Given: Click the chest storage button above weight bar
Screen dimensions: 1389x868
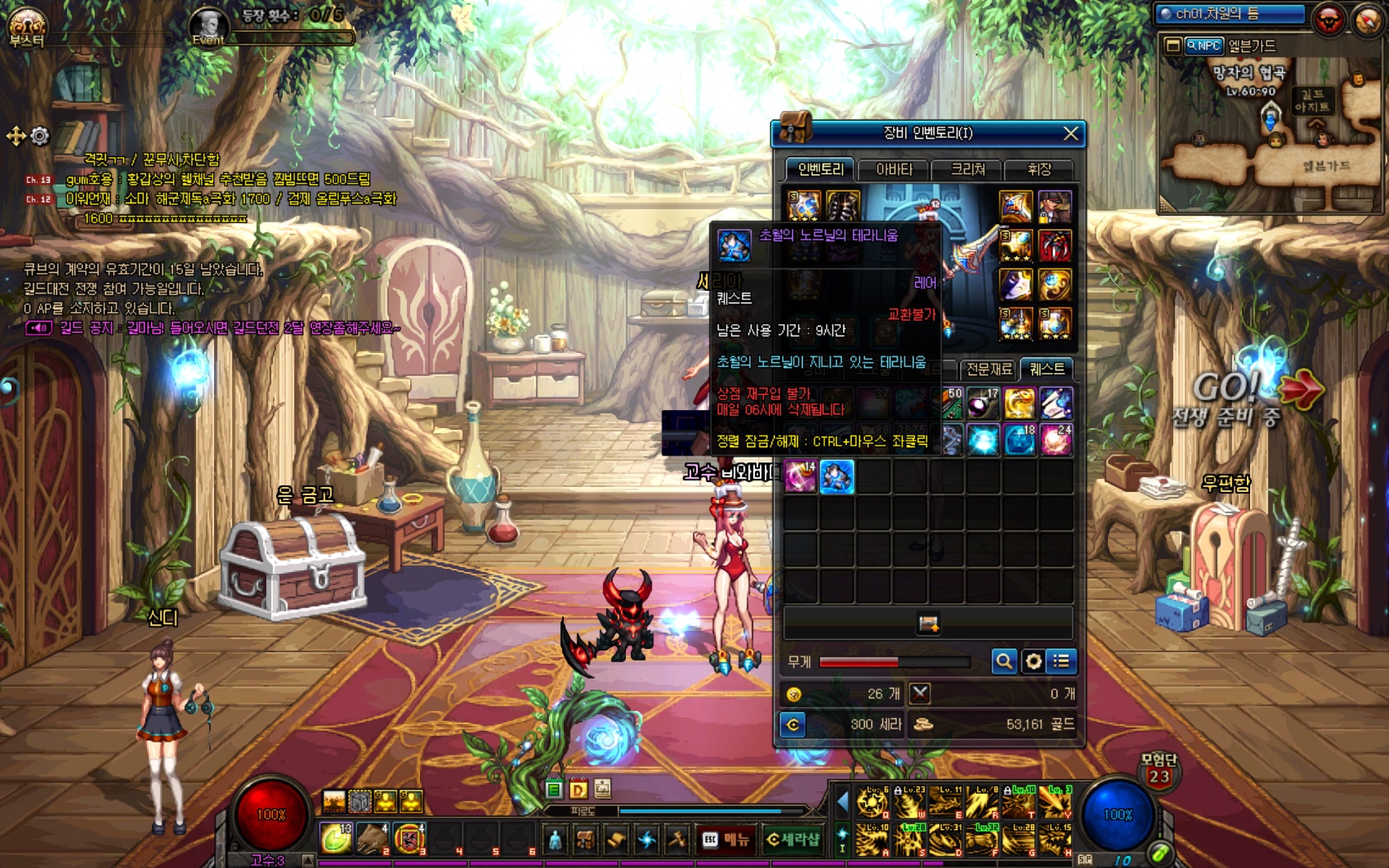Looking at the screenshot, I should (928, 623).
